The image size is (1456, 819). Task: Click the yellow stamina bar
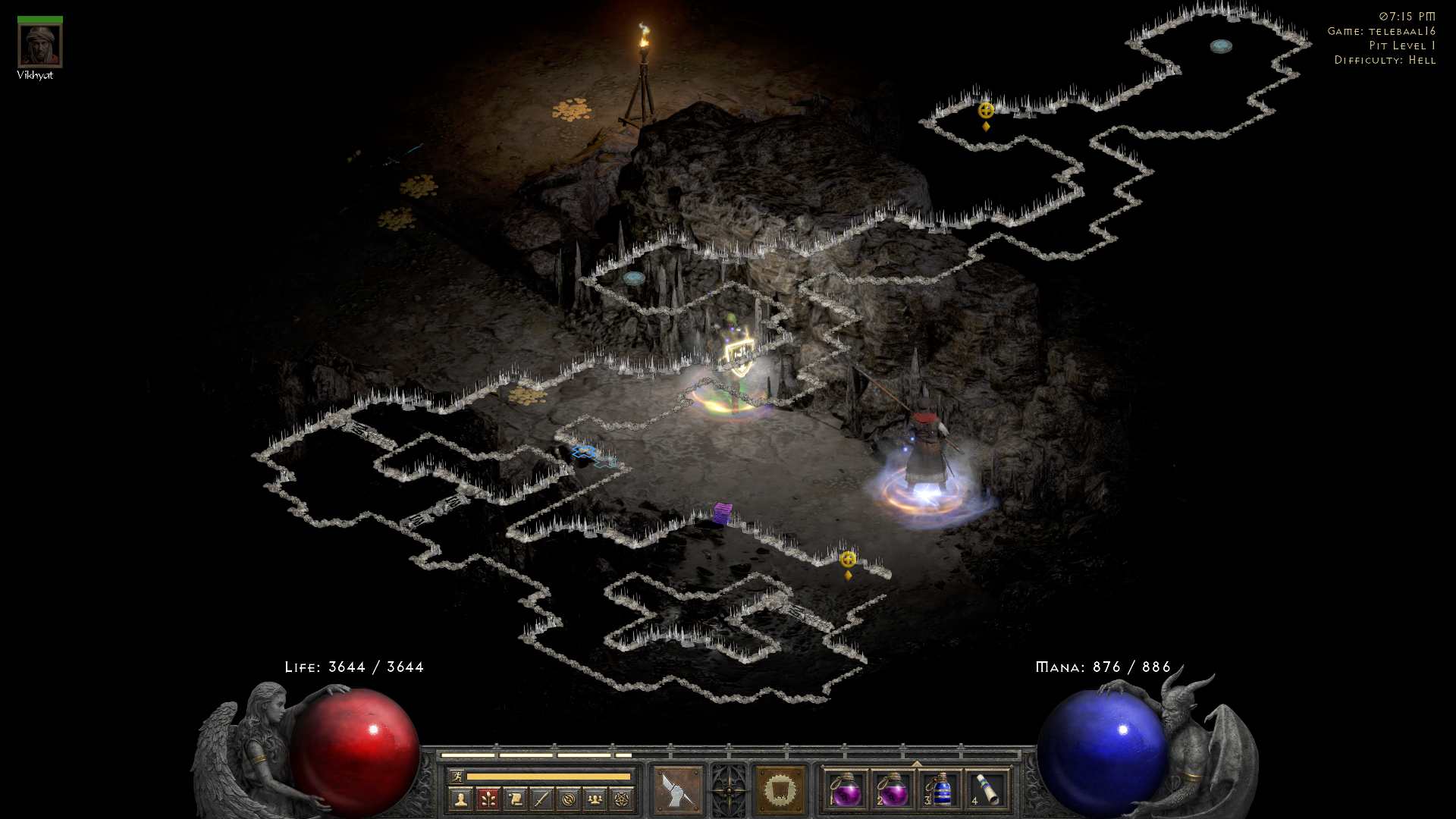point(548,777)
